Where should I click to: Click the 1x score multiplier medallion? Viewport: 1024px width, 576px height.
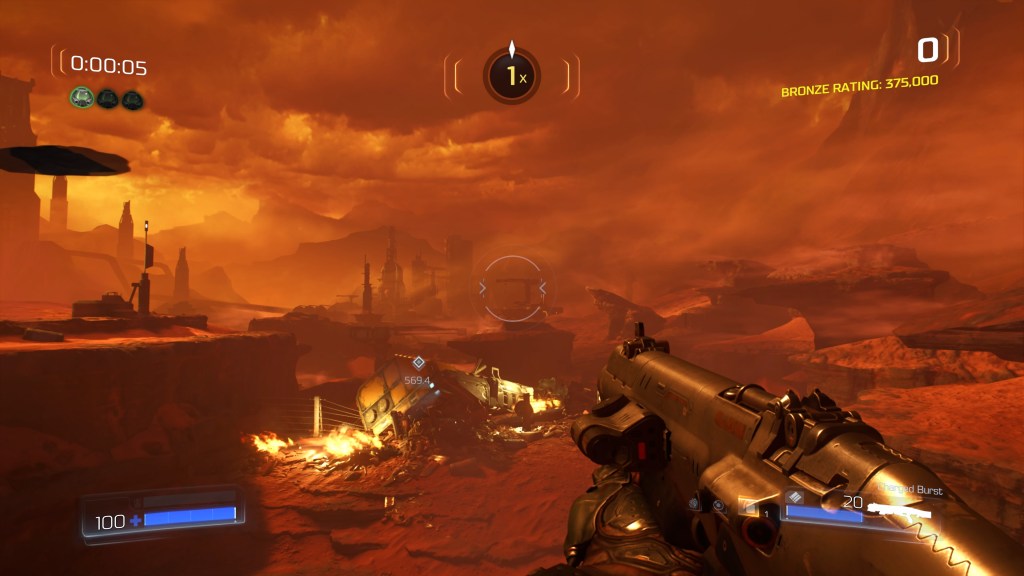coord(512,76)
